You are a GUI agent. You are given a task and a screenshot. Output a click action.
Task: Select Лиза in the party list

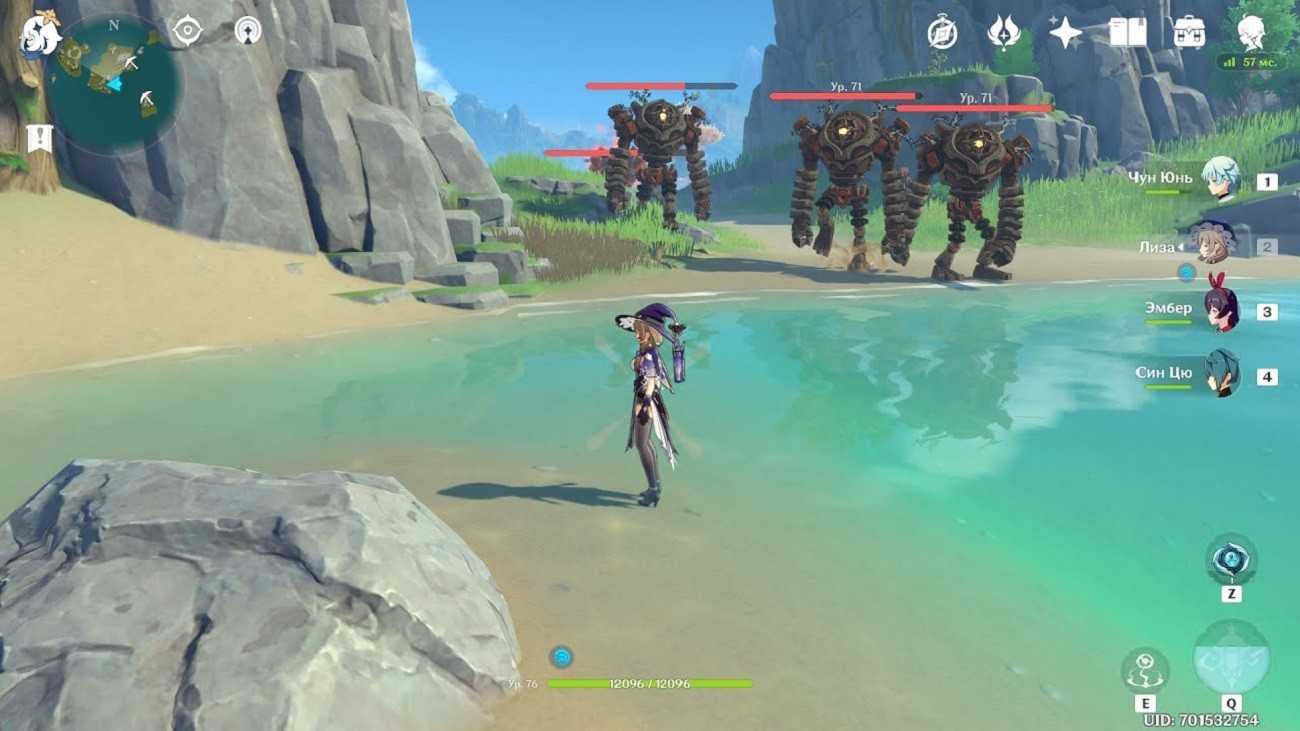coord(1212,244)
